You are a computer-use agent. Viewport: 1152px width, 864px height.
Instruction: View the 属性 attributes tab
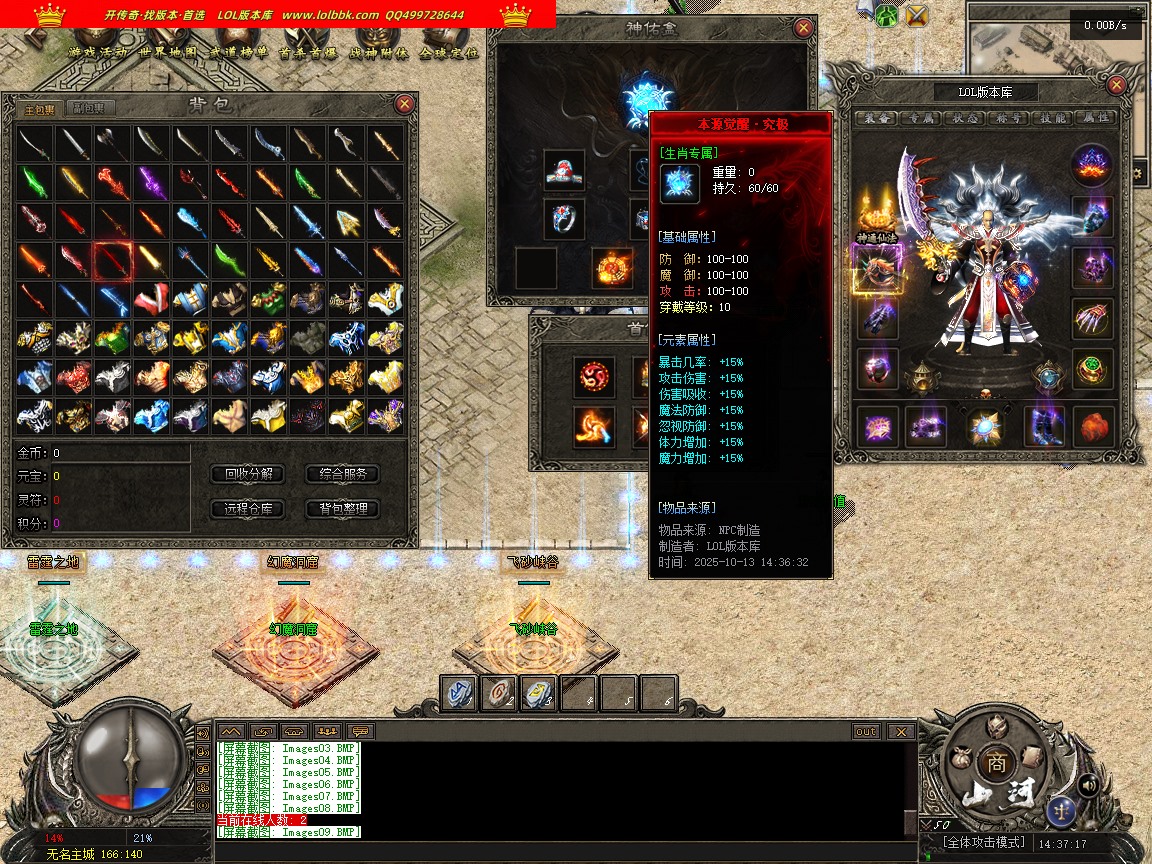[1096, 117]
